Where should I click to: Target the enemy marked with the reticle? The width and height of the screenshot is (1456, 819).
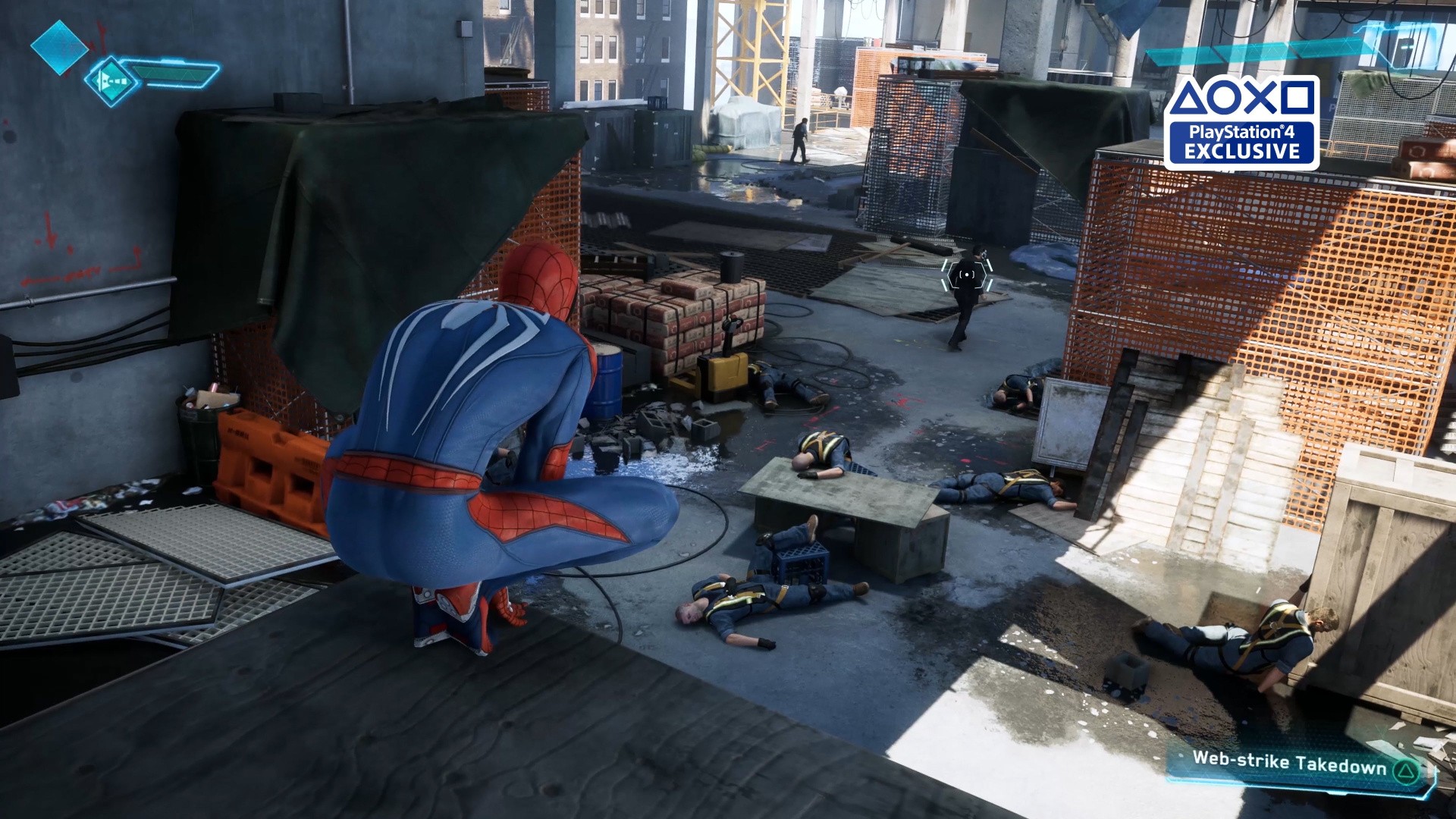(x=967, y=276)
